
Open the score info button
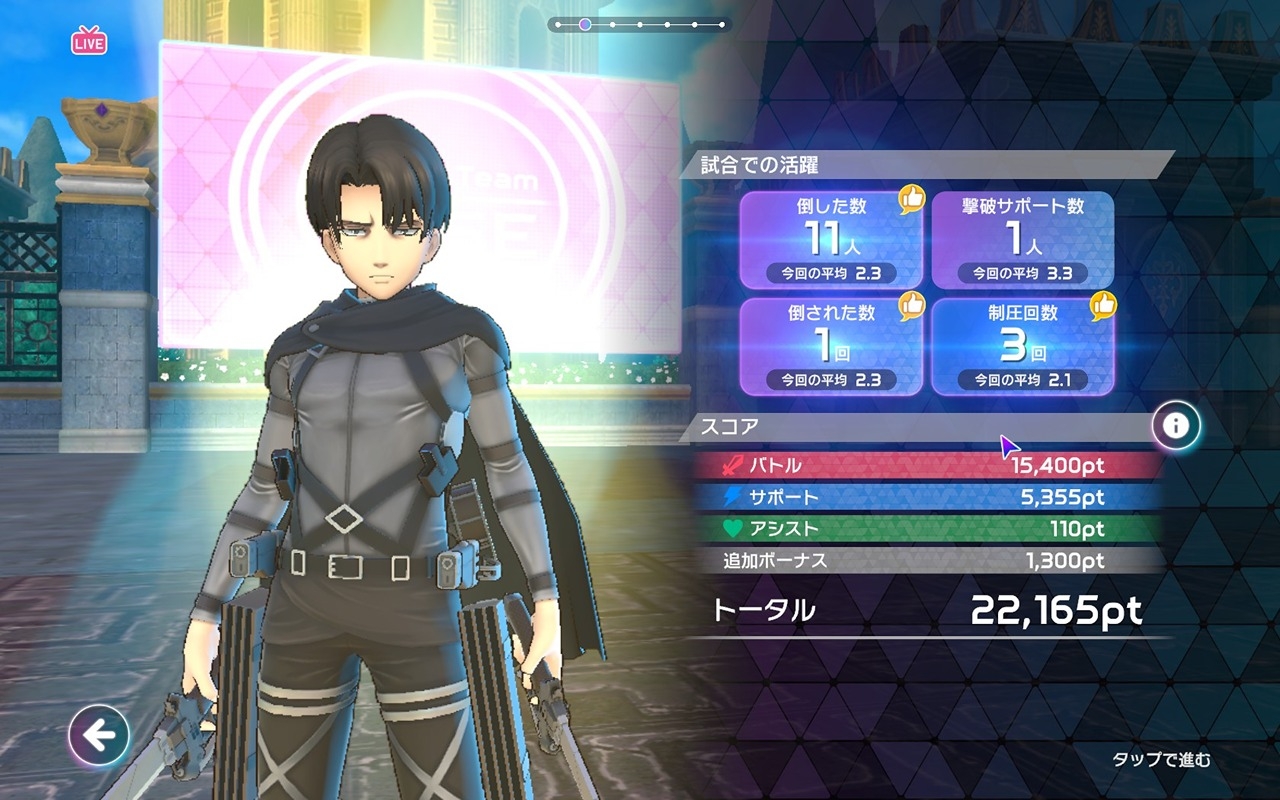click(x=1176, y=426)
